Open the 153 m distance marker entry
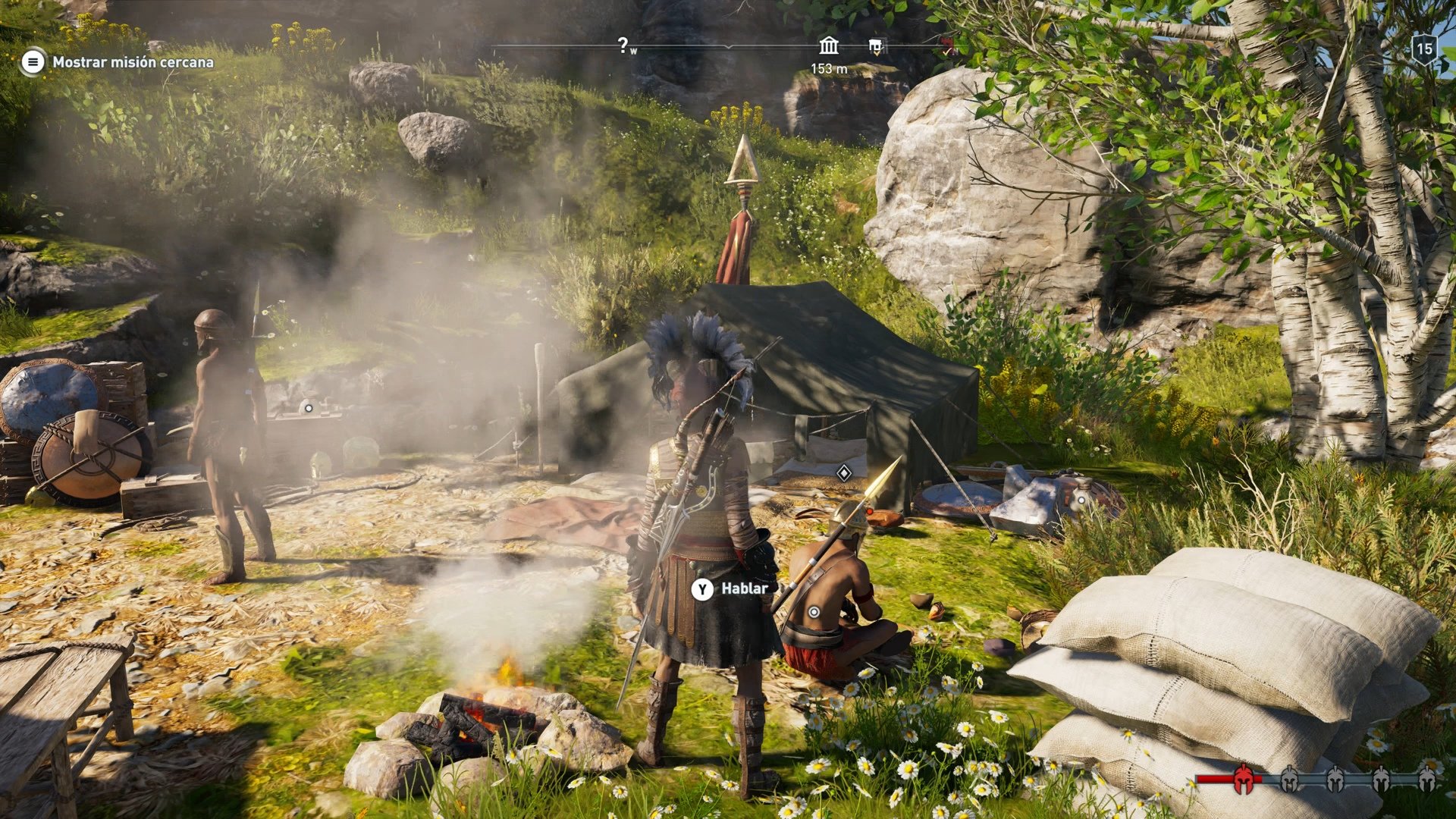The height and width of the screenshot is (819, 1456). (x=829, y=69)
